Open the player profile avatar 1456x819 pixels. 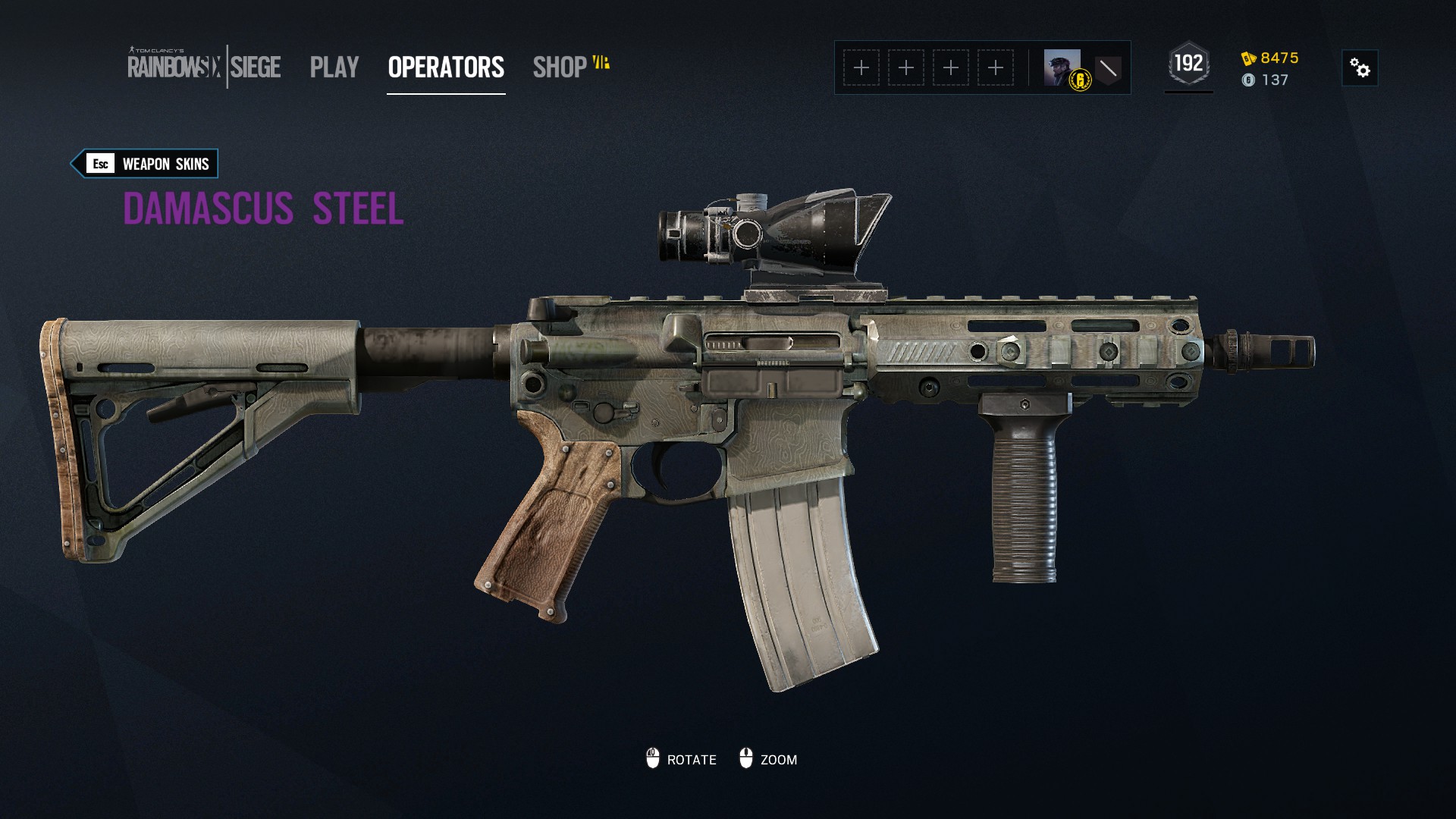coord(1062,68)
